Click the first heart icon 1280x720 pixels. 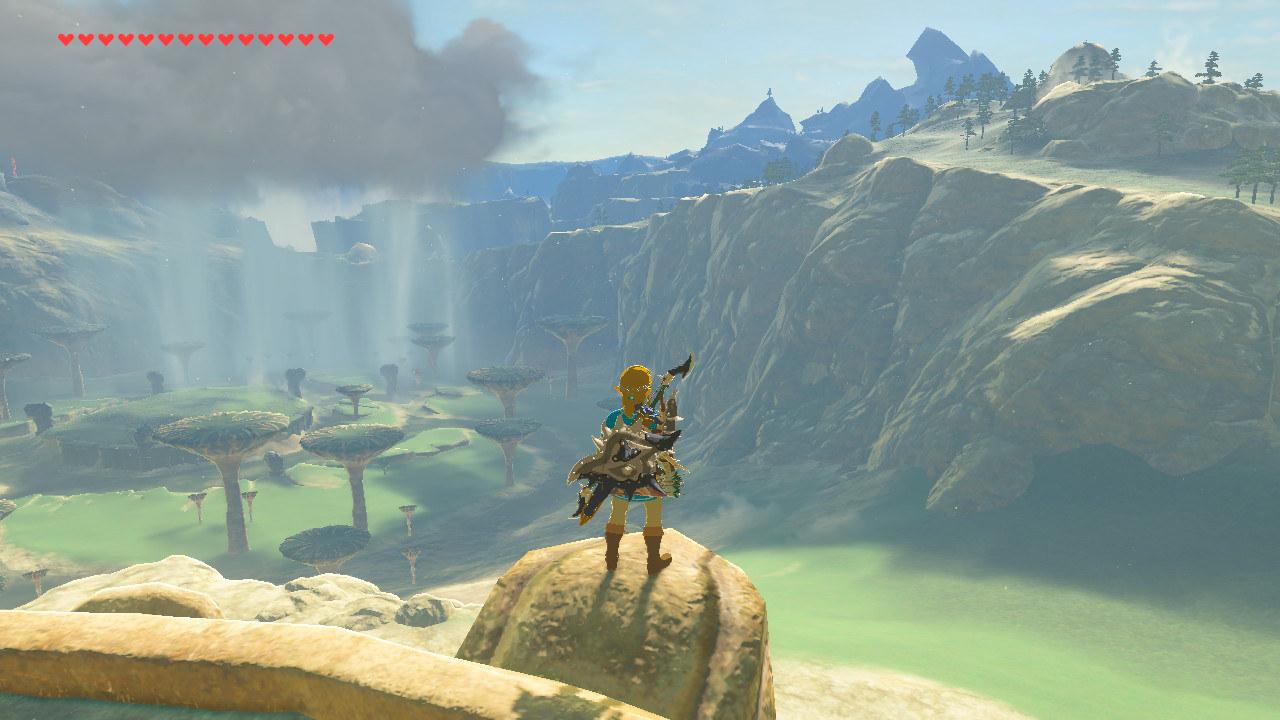pos(65,40)
